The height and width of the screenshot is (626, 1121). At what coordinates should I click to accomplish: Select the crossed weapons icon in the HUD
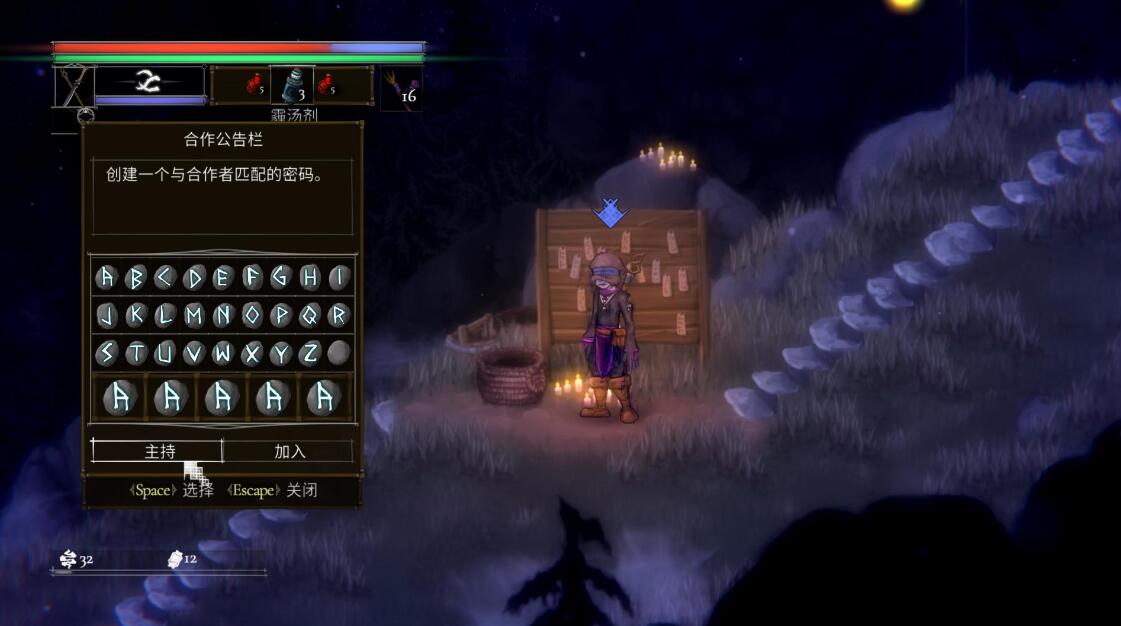point(73,87)
